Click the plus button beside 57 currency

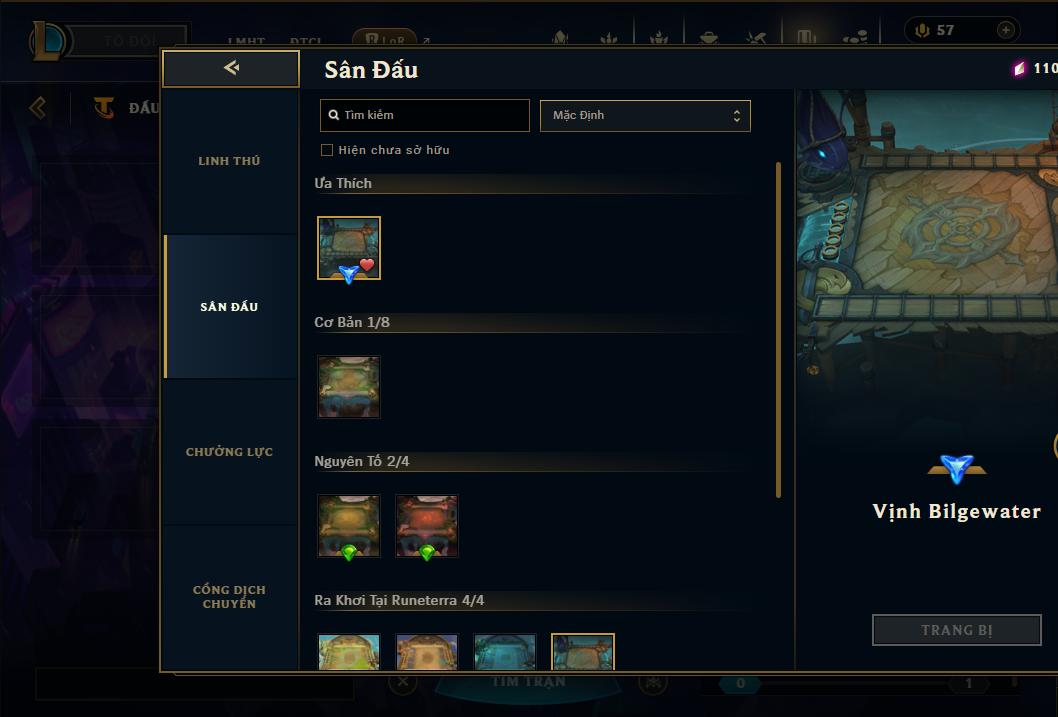[x=1005, y=30]
